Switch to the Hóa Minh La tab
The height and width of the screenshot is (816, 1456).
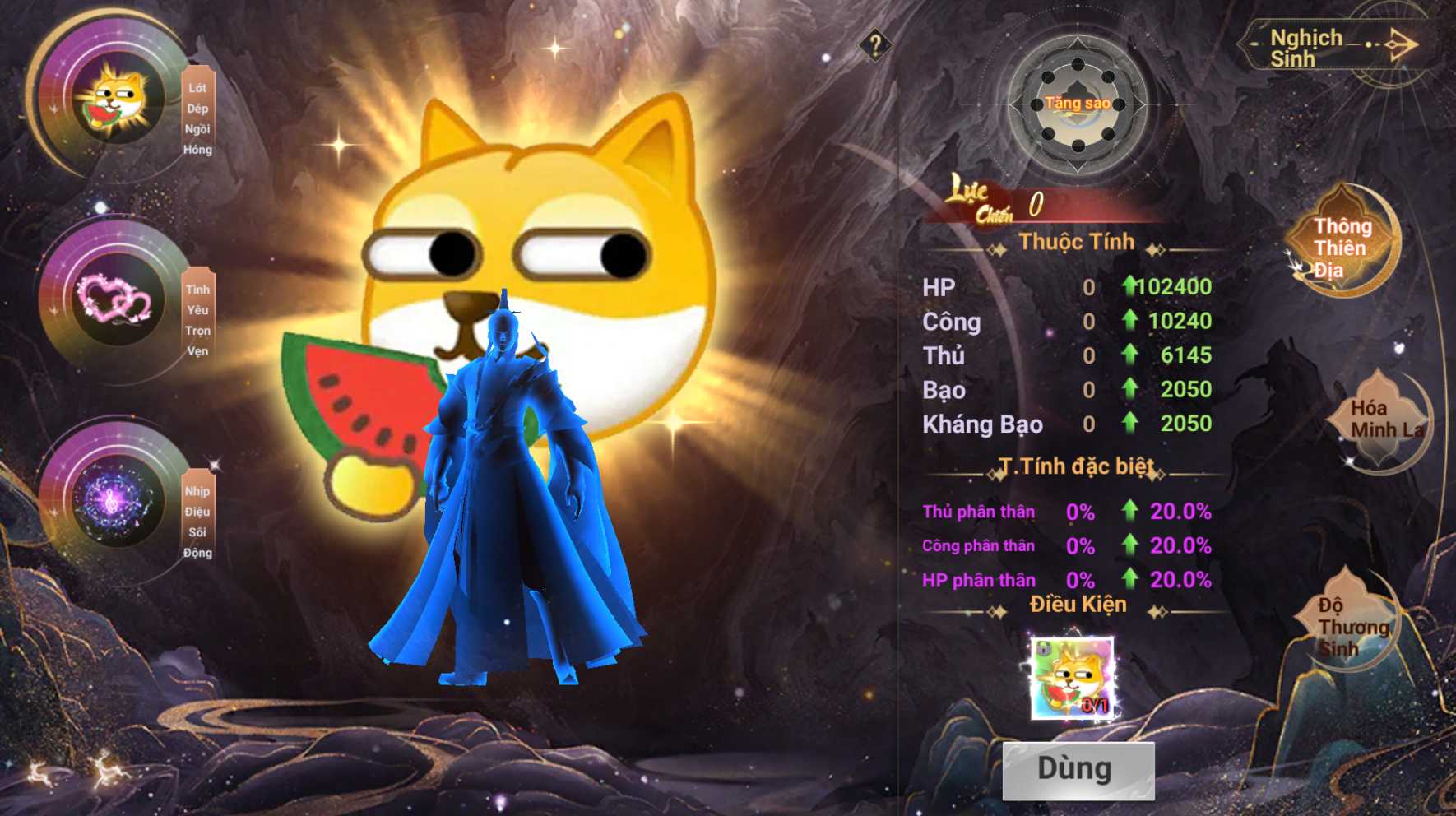[1382, 420]
